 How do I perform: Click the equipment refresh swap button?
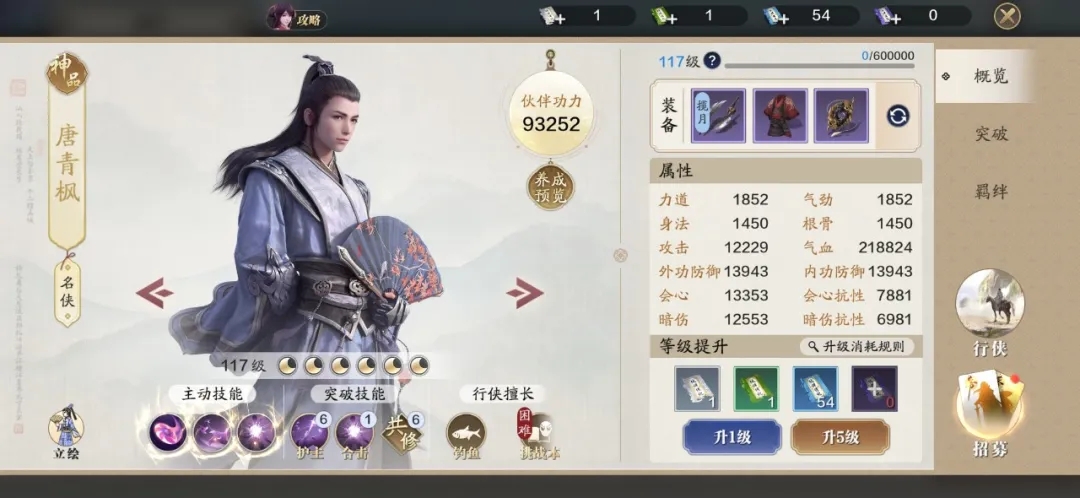click(x=898, y=115)
